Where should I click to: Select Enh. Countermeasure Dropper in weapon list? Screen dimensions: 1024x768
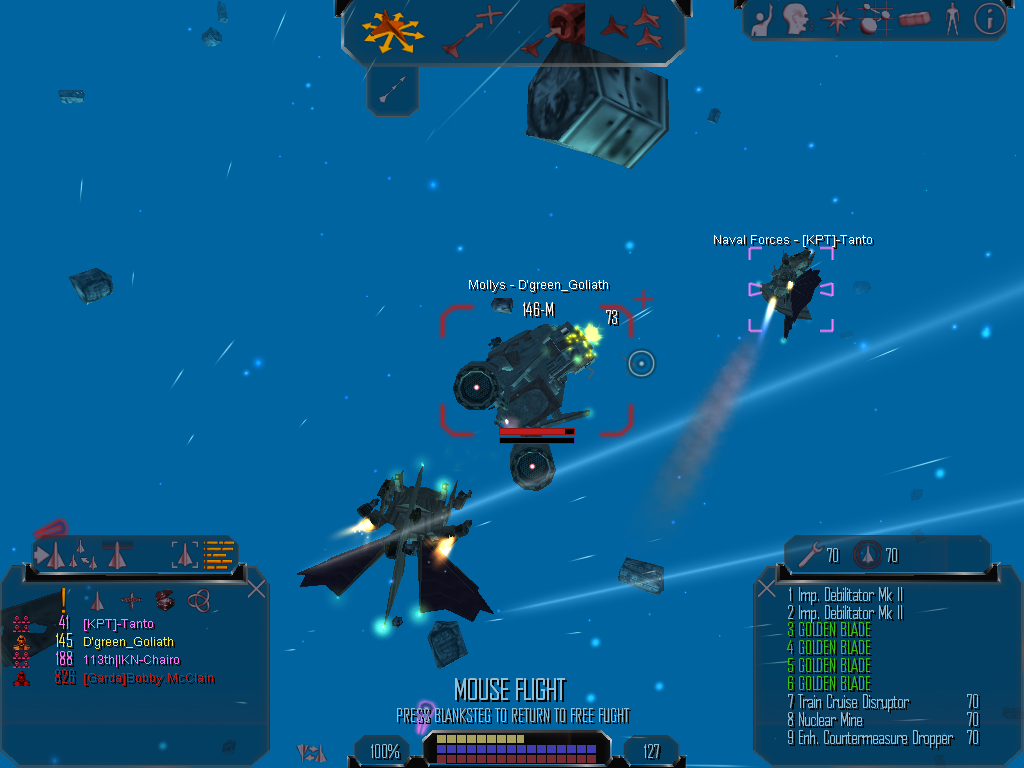(875, 738)
